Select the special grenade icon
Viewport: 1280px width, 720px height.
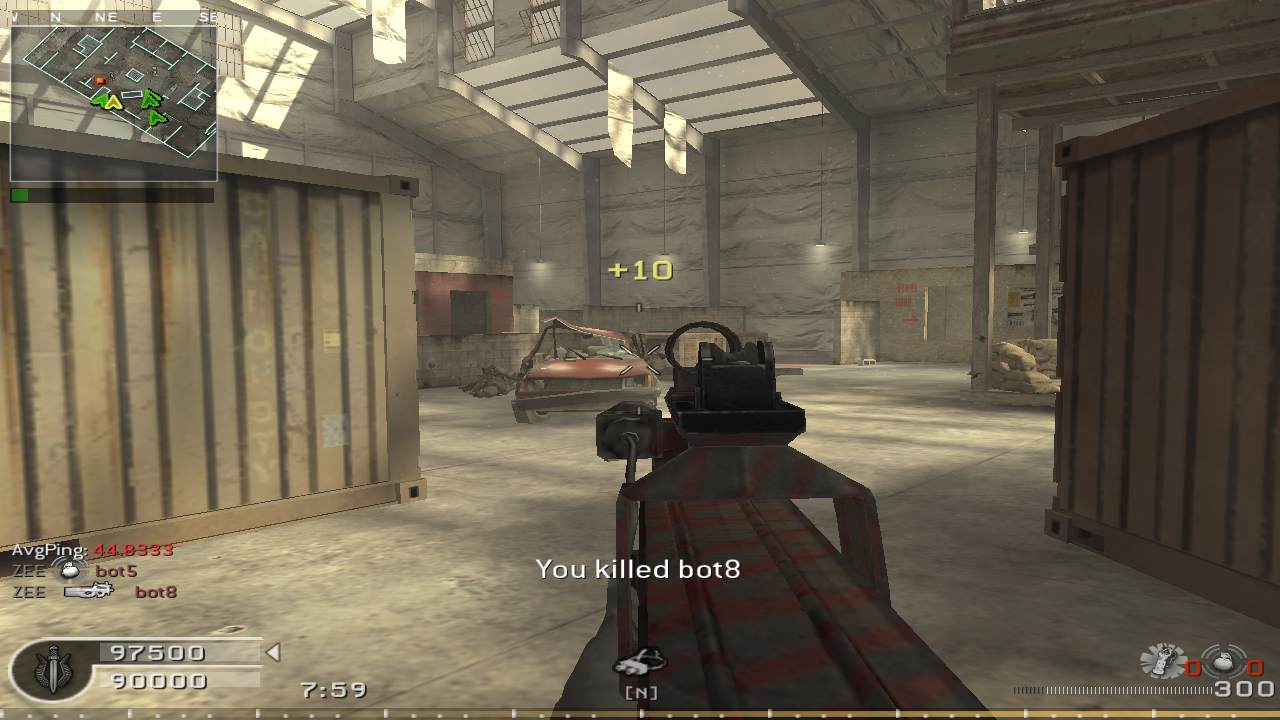coord(1163,662)
